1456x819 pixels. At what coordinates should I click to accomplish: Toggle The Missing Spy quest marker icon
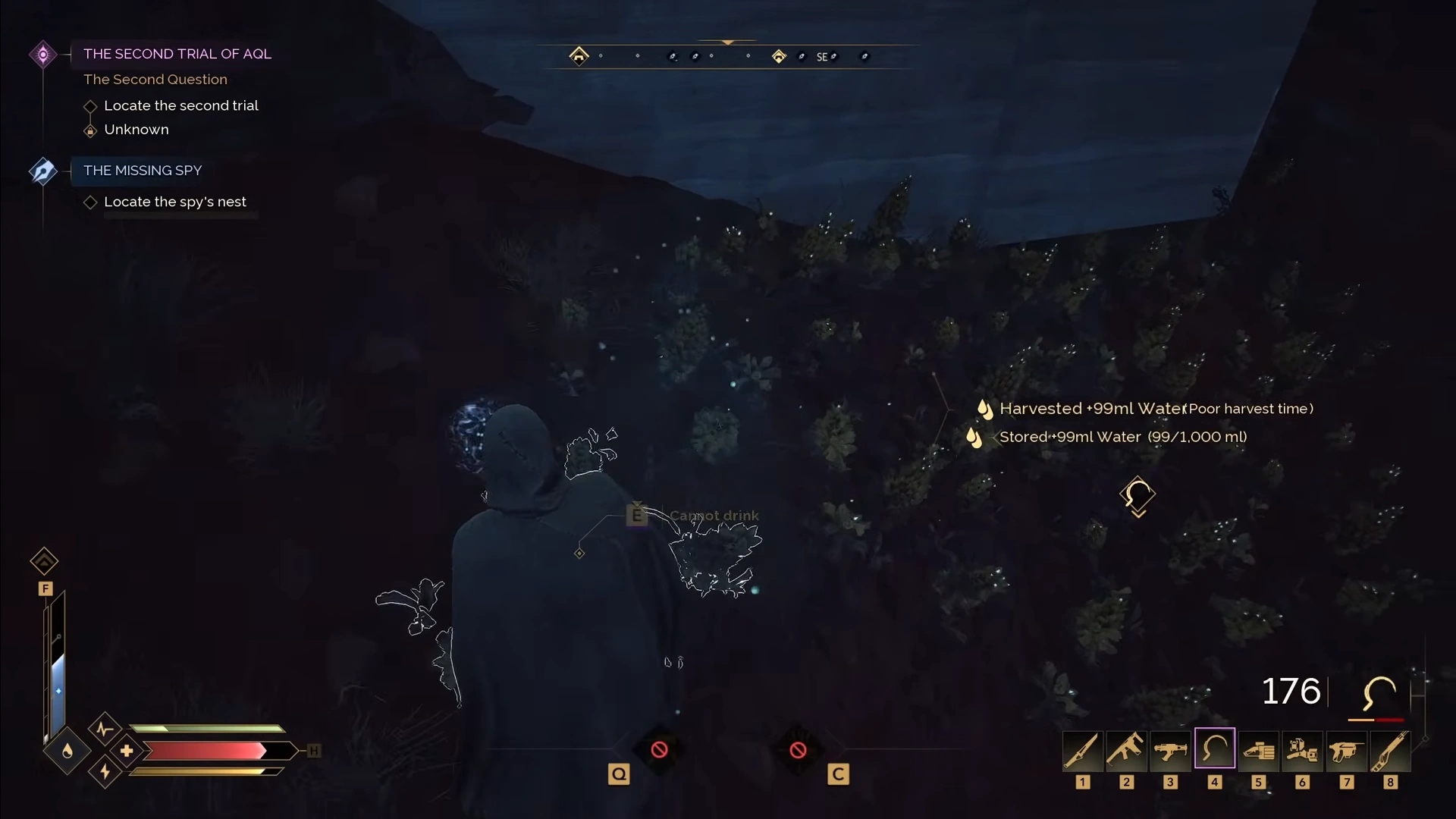43,171
